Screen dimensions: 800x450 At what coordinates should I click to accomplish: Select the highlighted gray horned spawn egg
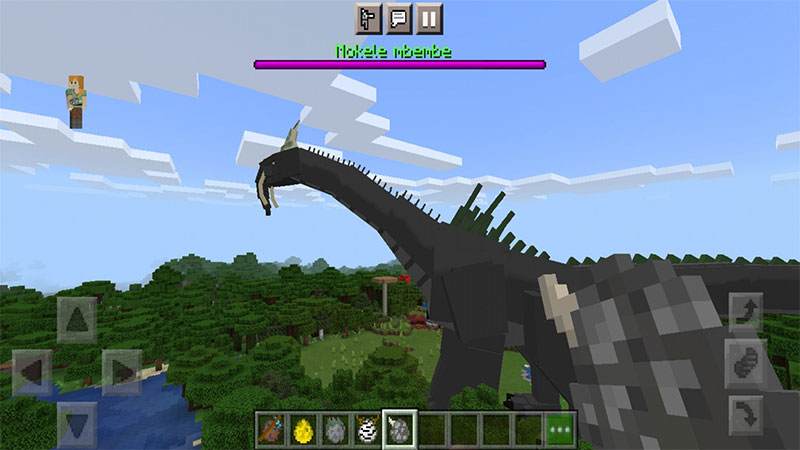[x=399, y=428]
